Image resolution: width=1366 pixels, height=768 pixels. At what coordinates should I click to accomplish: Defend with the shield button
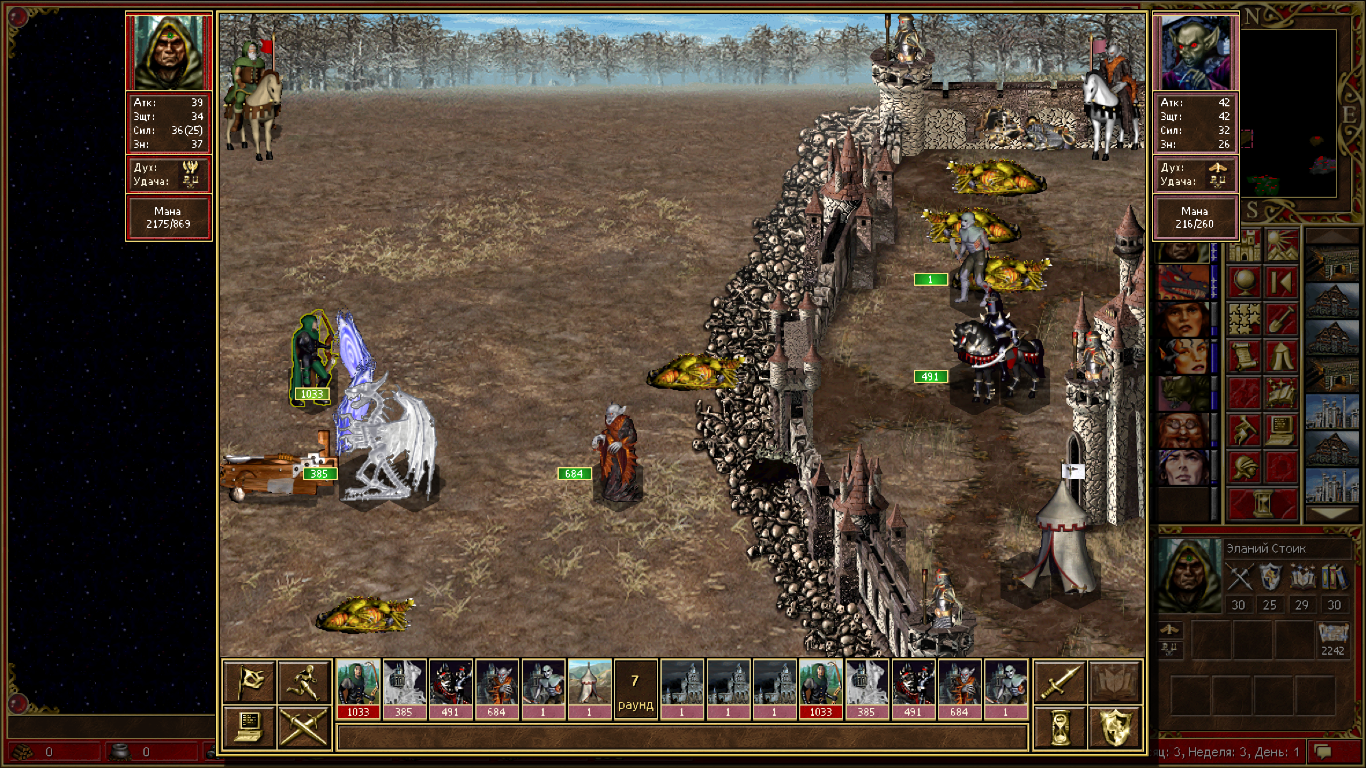[x=1115, y=727]
